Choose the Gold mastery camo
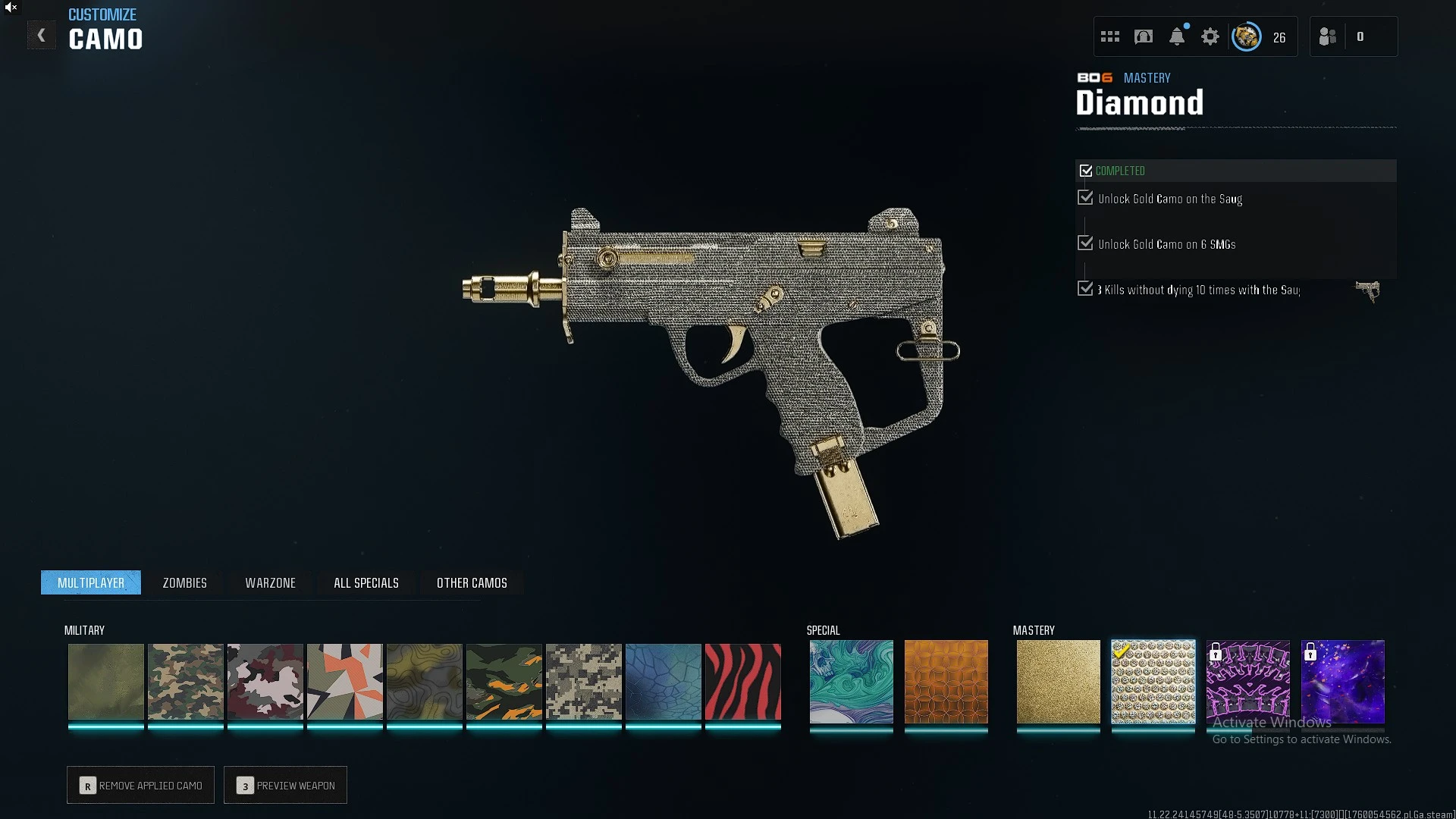 point(1058,681)
